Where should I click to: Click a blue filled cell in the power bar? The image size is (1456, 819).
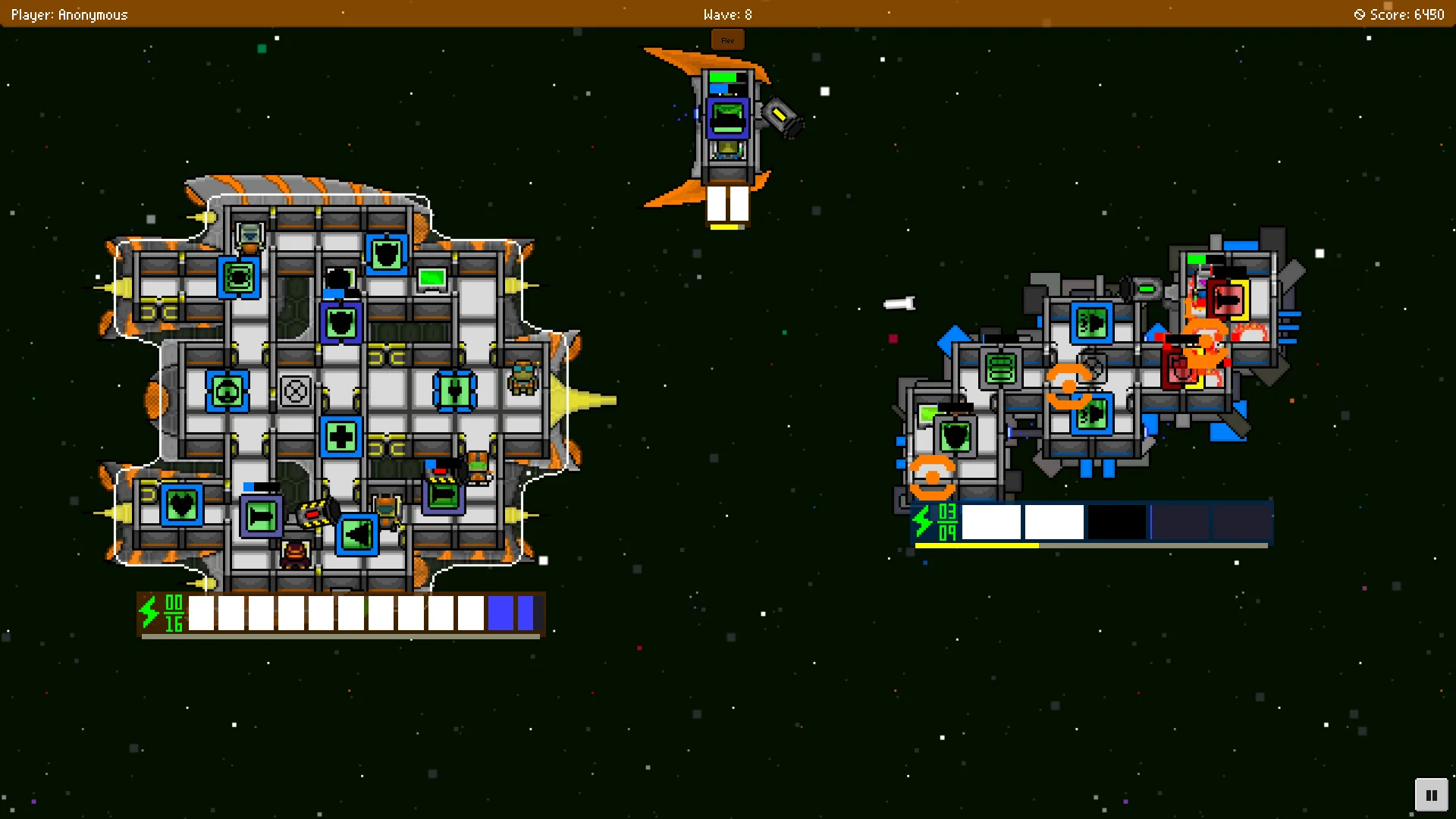pyautogui.click(x=501, y=611)
